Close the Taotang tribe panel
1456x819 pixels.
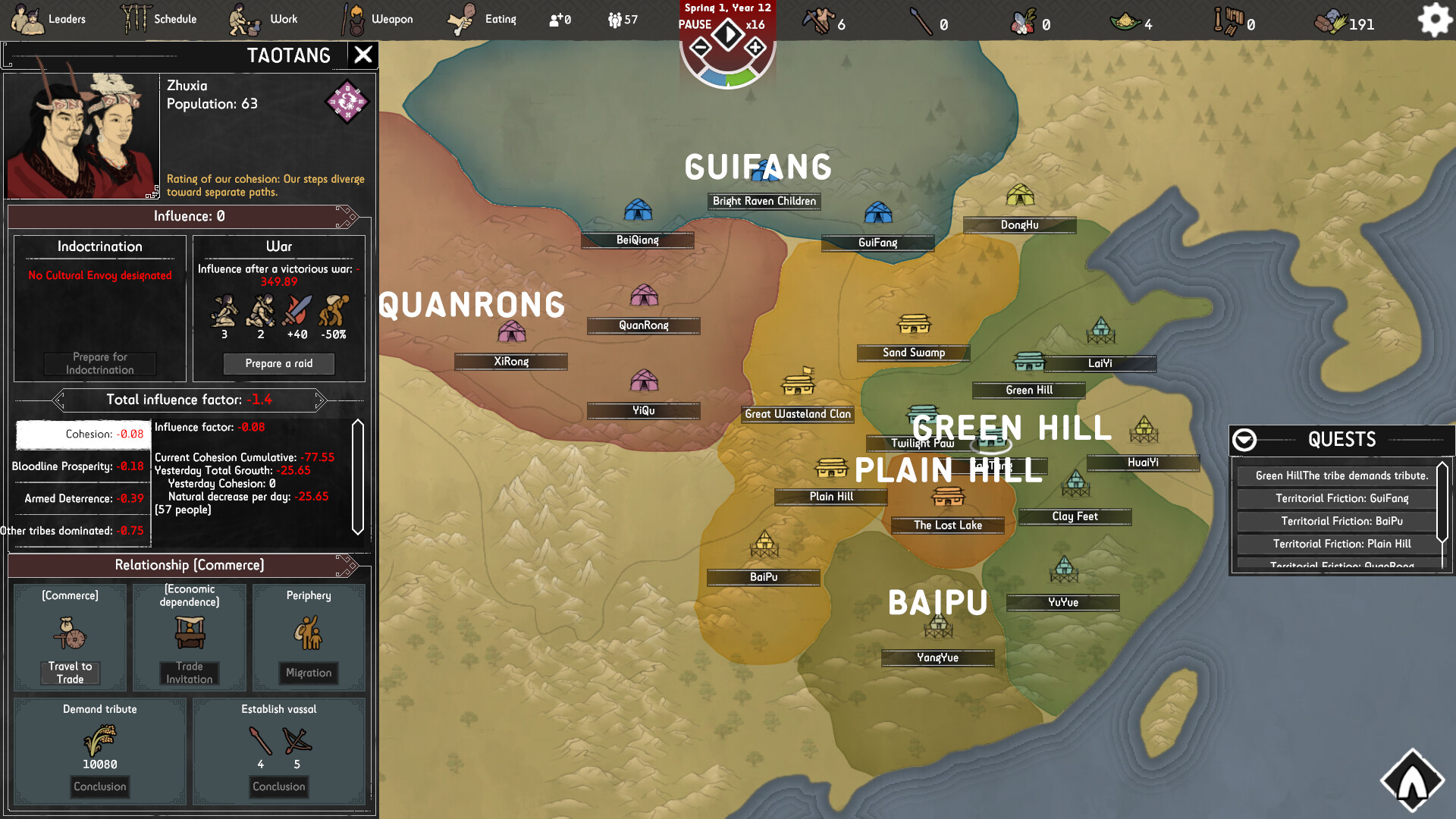pos(363,55)
